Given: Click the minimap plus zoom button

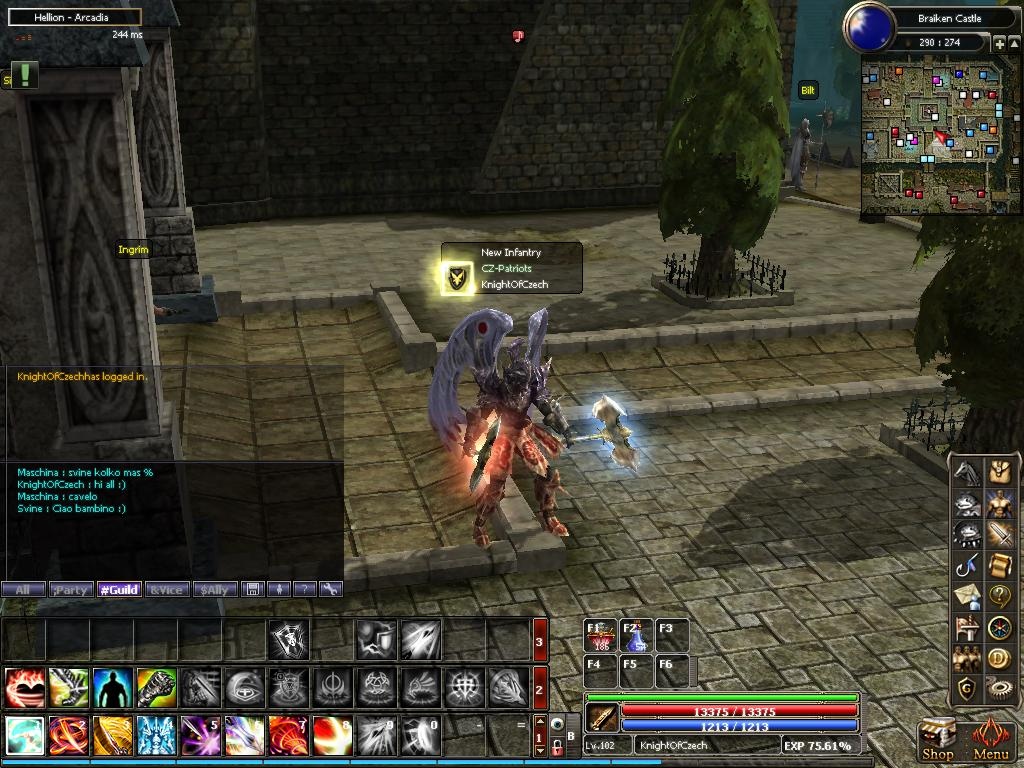Looking at the screenshot, I should (999, 43).
